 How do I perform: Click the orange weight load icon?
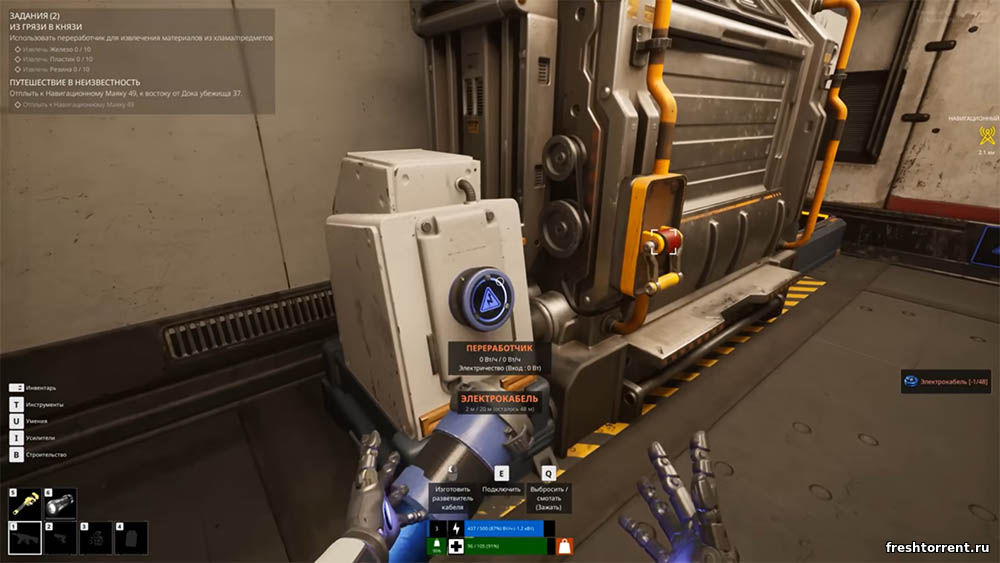point(565,546)
